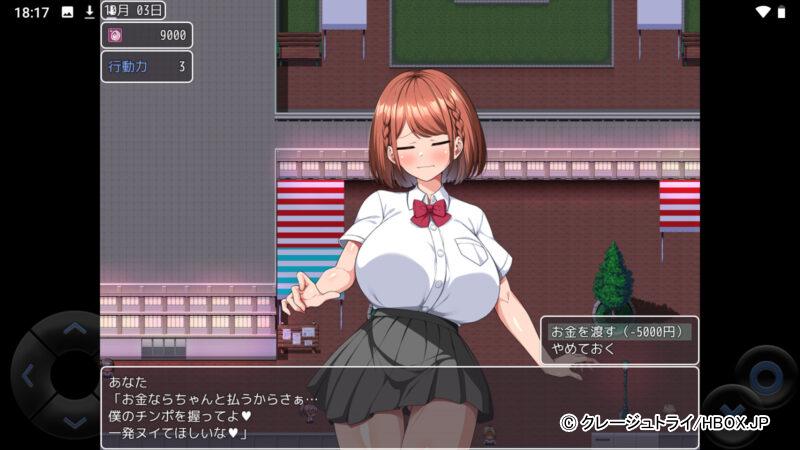Choose the お金を渡す (-5000円) option

coord(617,331)
